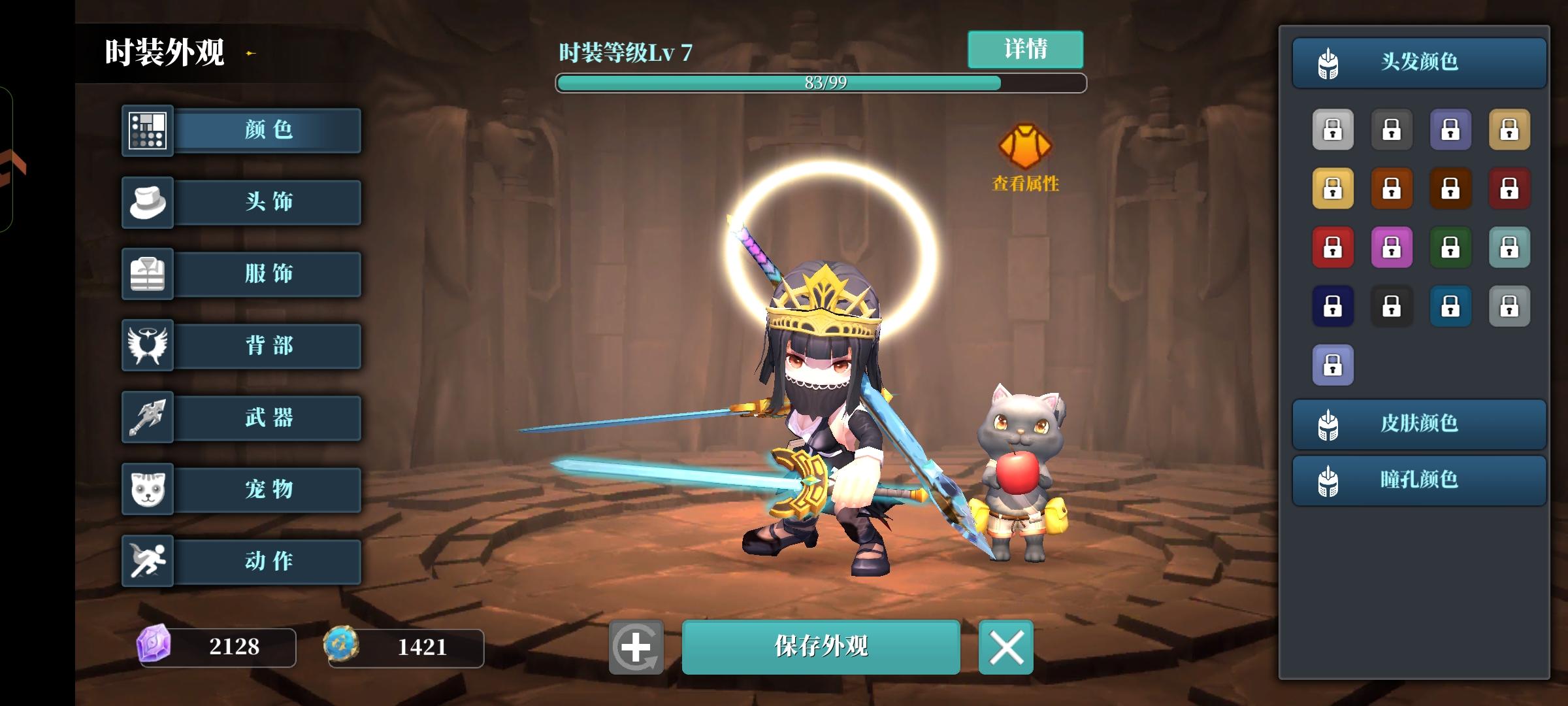Select the 动作 running figure icon
1568x706 pixels.
147,561
